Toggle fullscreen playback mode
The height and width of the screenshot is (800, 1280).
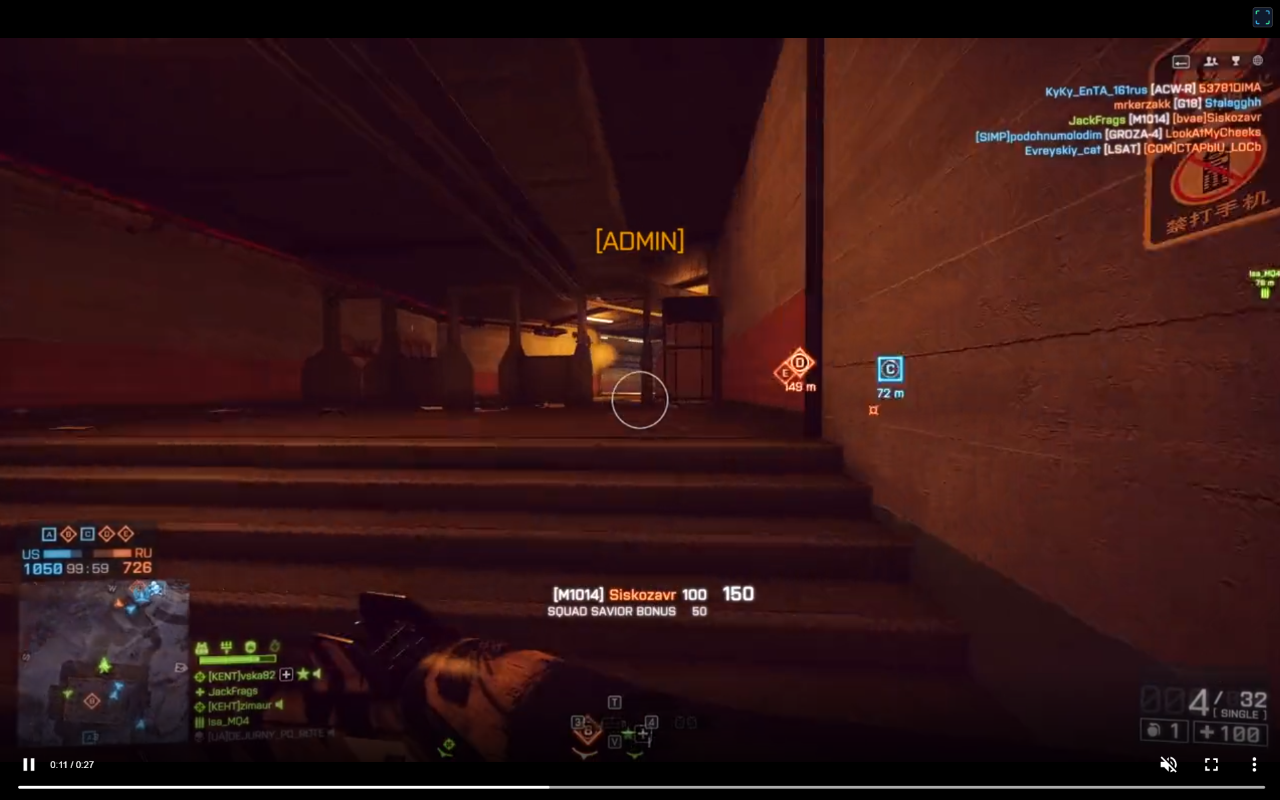click(x=1211, y=764)
